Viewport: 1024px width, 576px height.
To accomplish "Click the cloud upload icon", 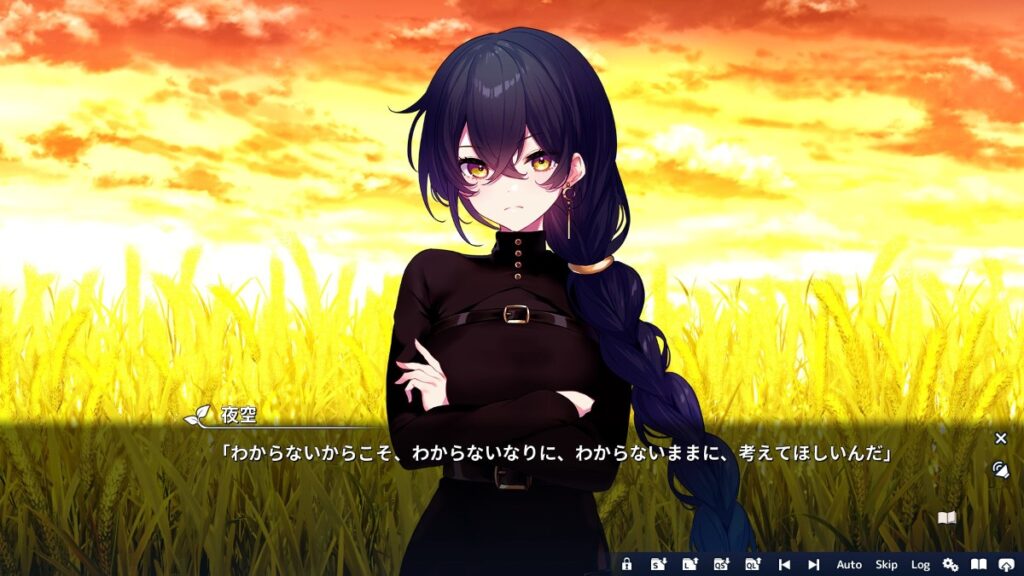I will [1007, 565].
